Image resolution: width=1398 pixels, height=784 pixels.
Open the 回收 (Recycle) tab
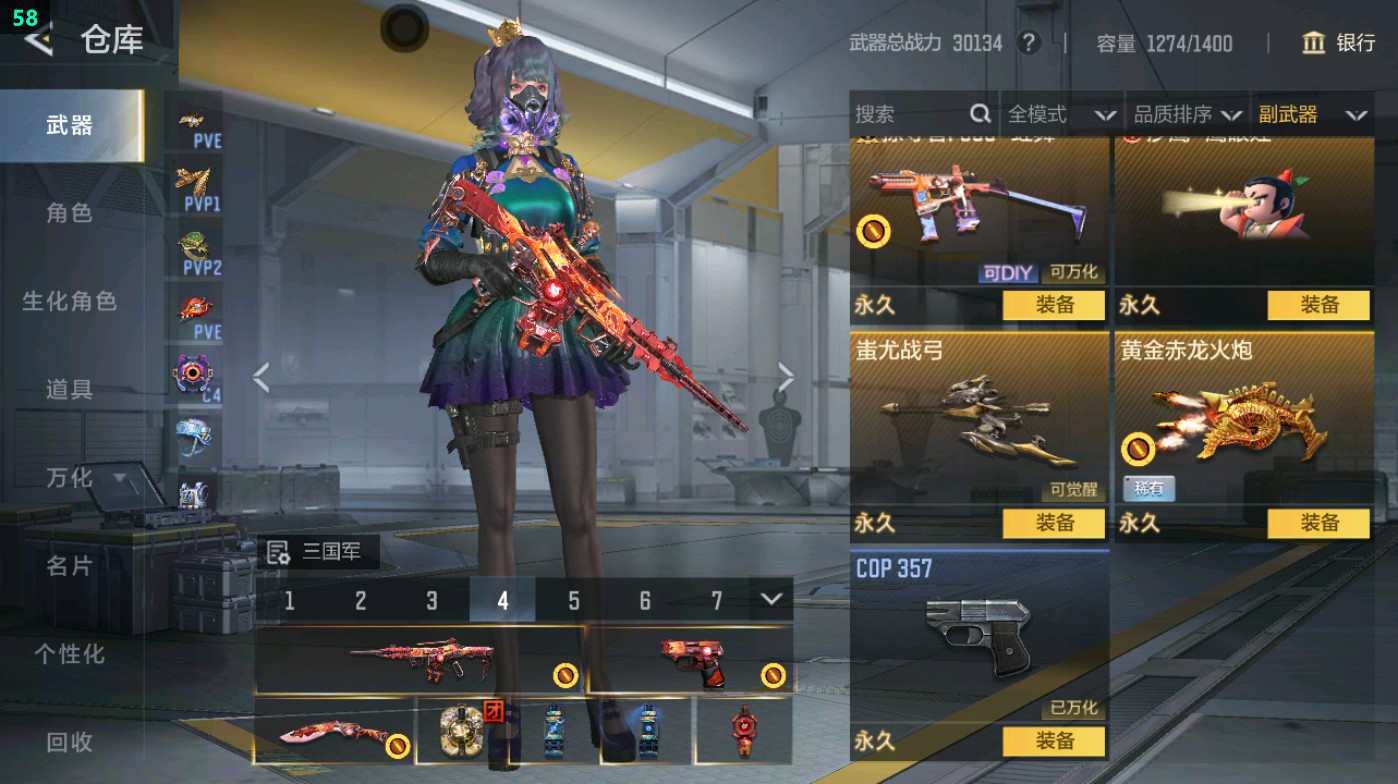(x=70, y=742)
